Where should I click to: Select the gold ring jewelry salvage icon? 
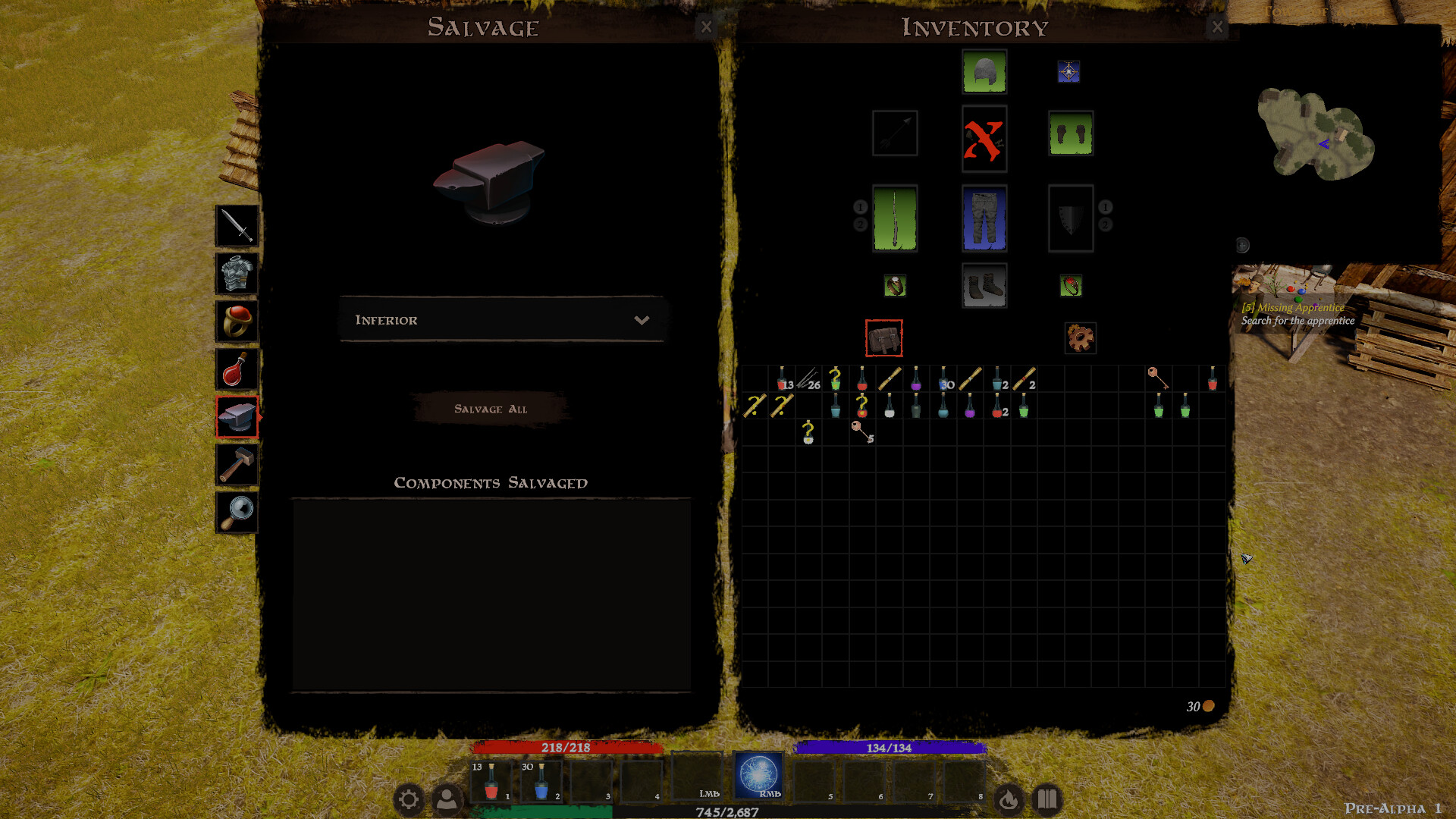(236, 322)
